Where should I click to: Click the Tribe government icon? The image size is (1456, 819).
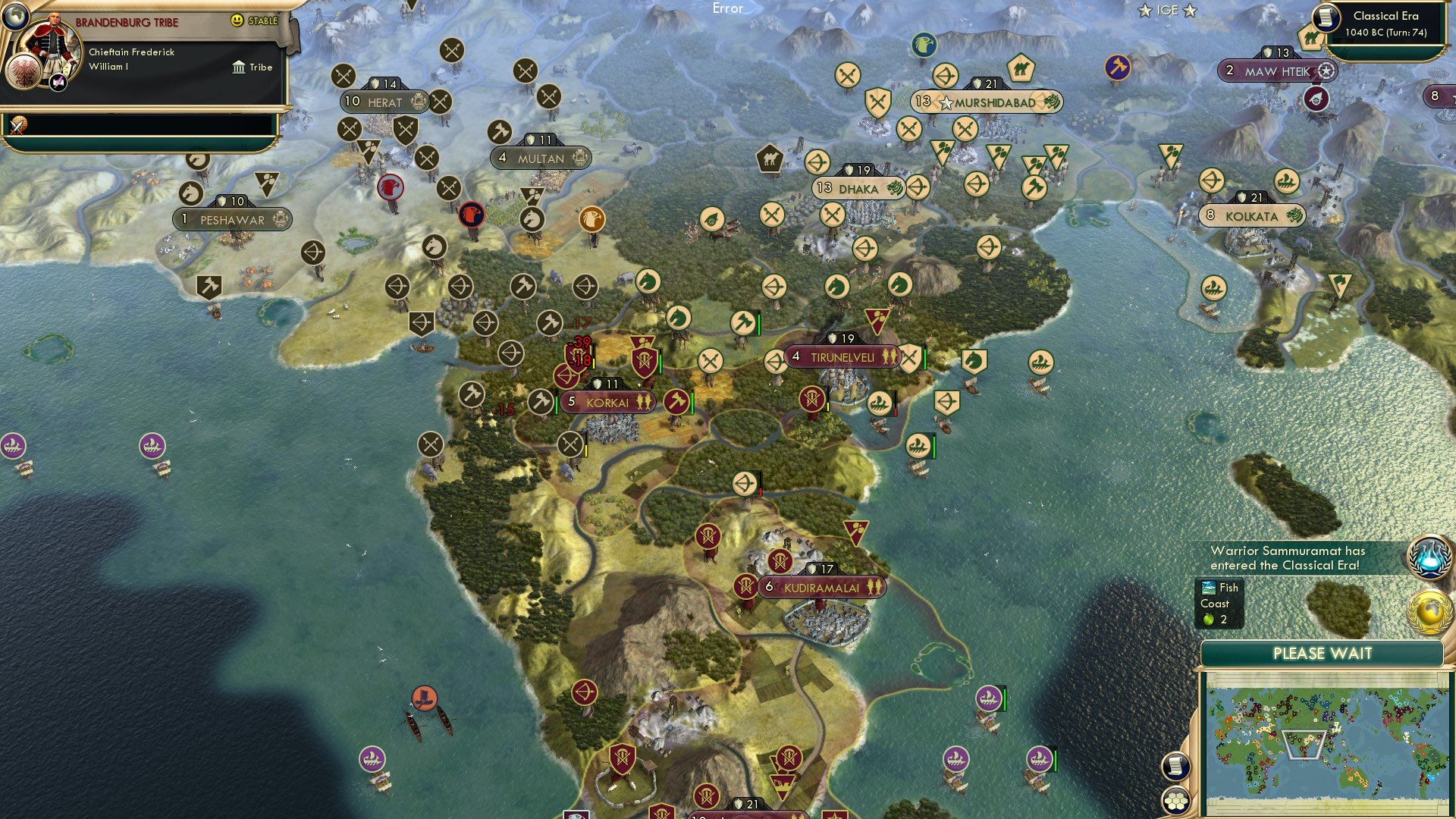click(x=238, y=67)
